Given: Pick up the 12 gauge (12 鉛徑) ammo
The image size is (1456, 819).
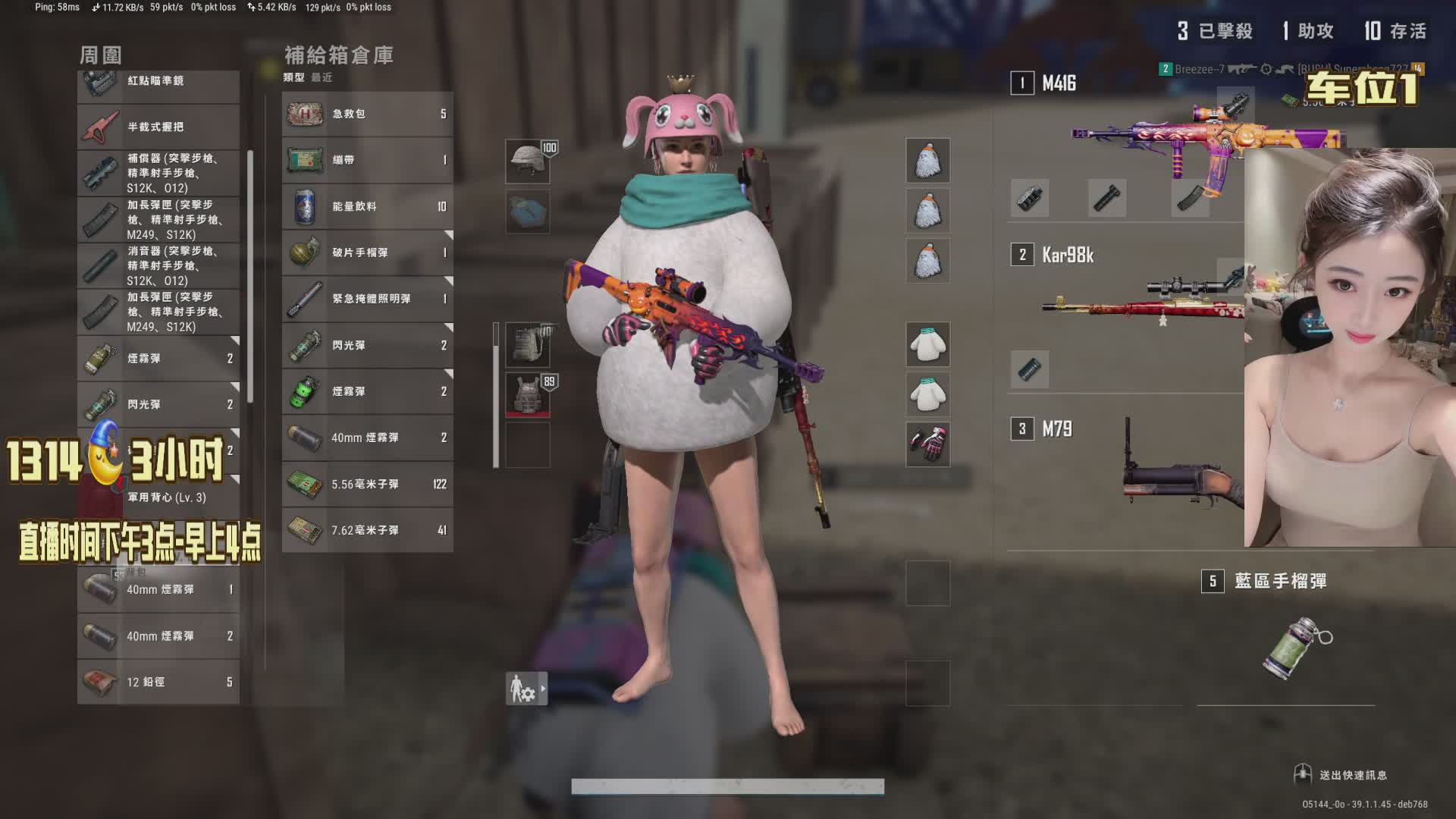Looking at the screenshot, I should (x=158, y=682).
